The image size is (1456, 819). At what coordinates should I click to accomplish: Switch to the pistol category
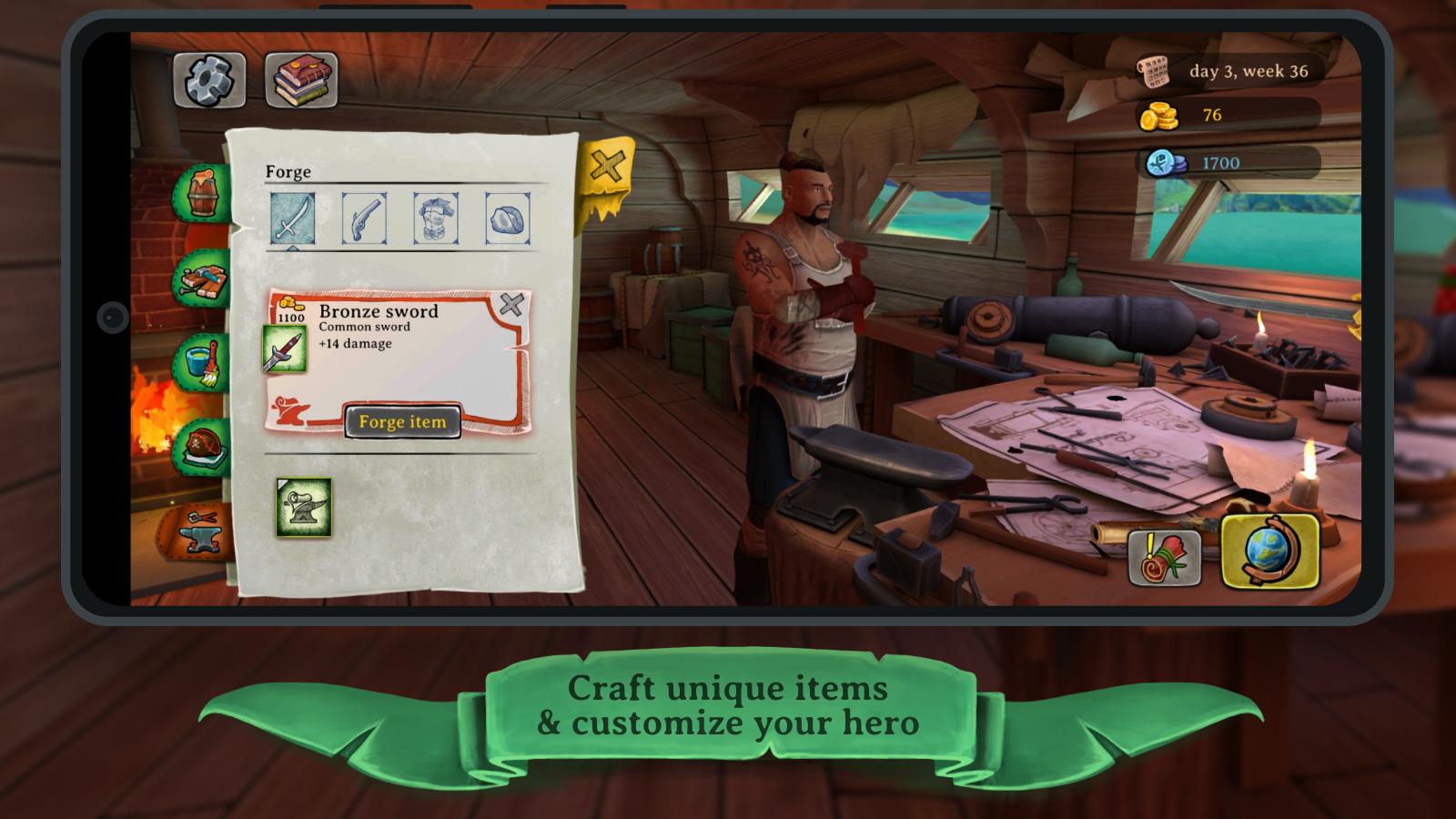364,217
